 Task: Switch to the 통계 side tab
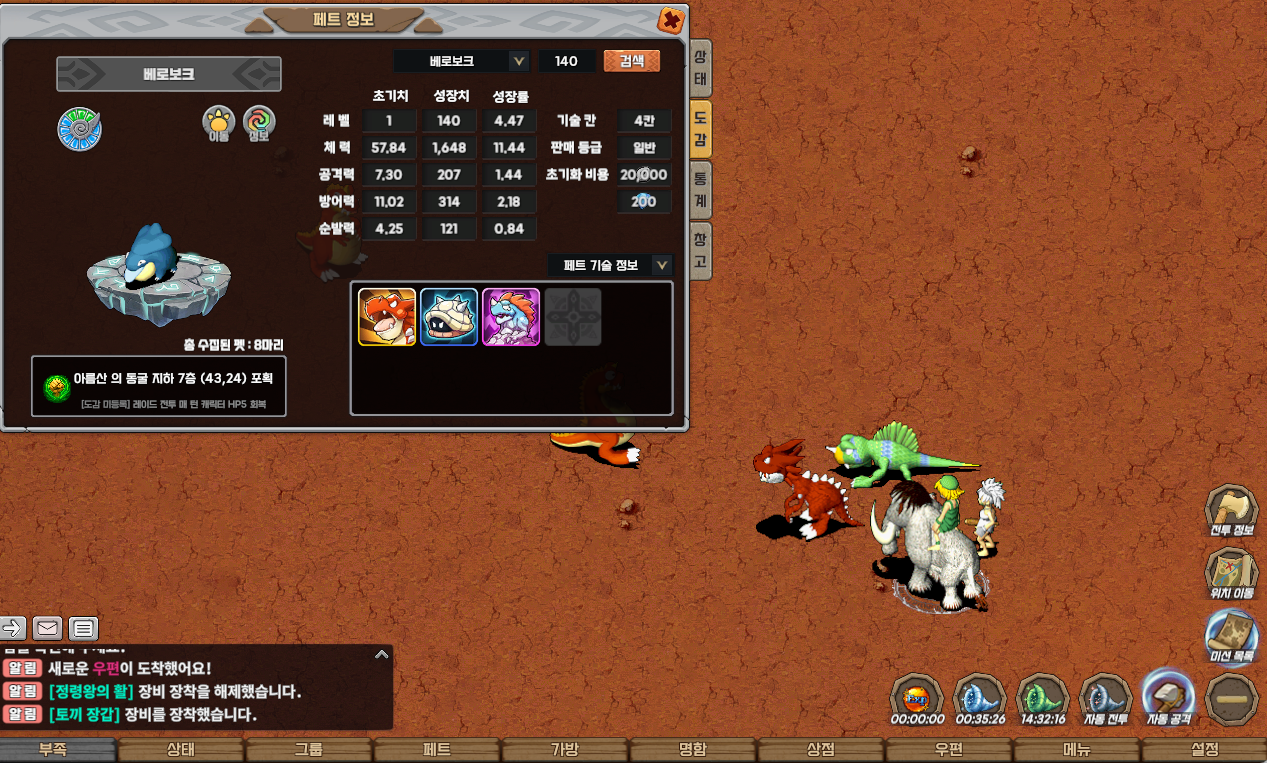700,190
